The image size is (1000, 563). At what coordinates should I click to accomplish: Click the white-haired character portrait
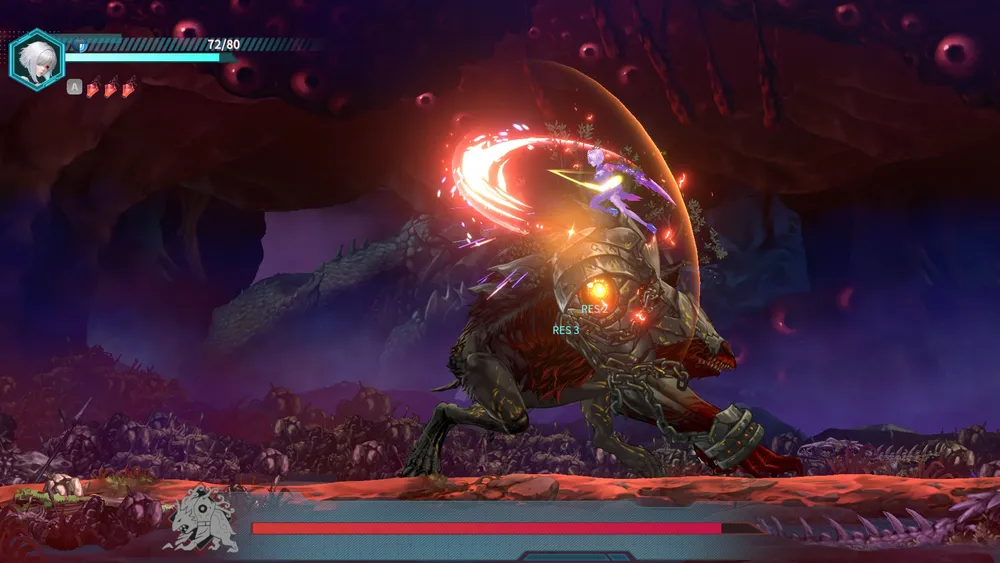point(36,59)
